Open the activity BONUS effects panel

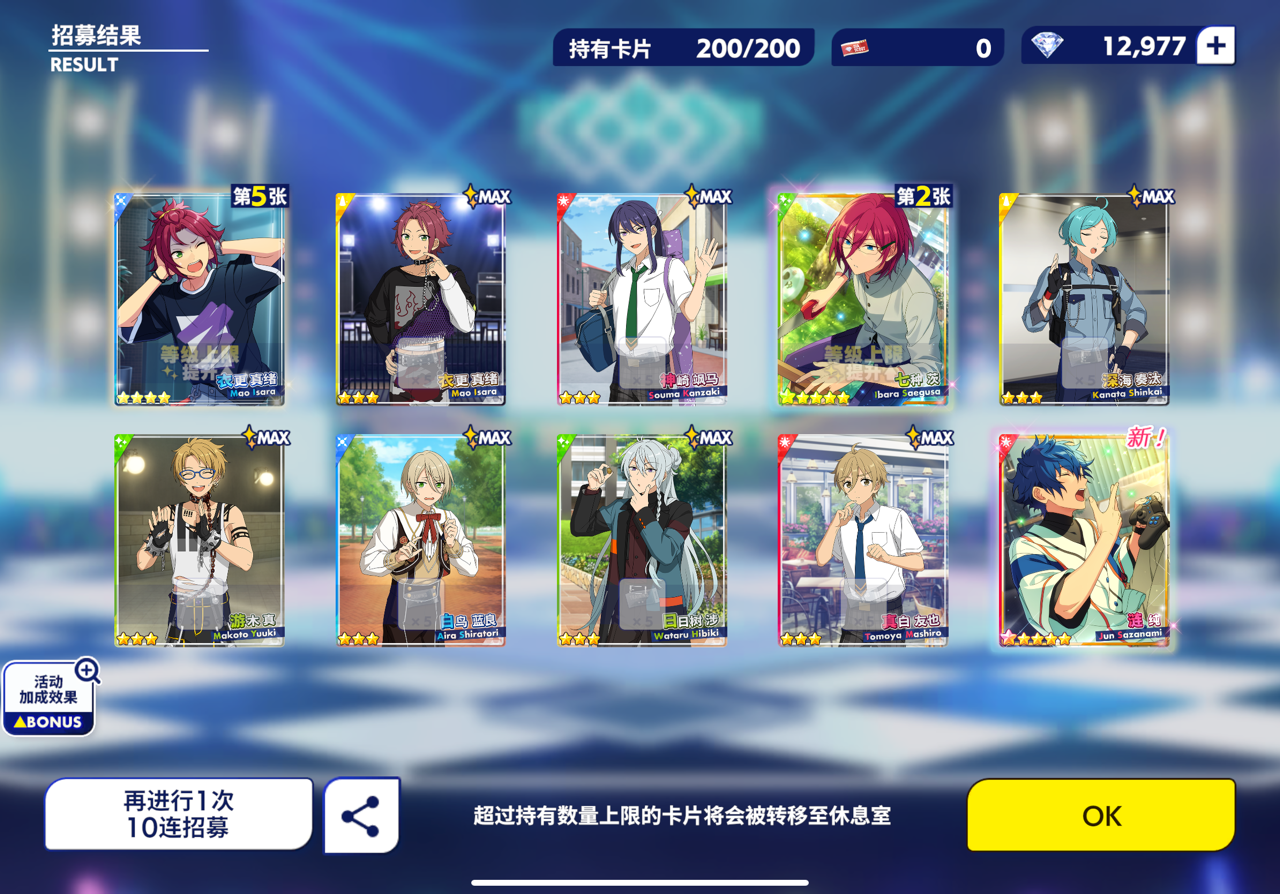tap(49, 699)
